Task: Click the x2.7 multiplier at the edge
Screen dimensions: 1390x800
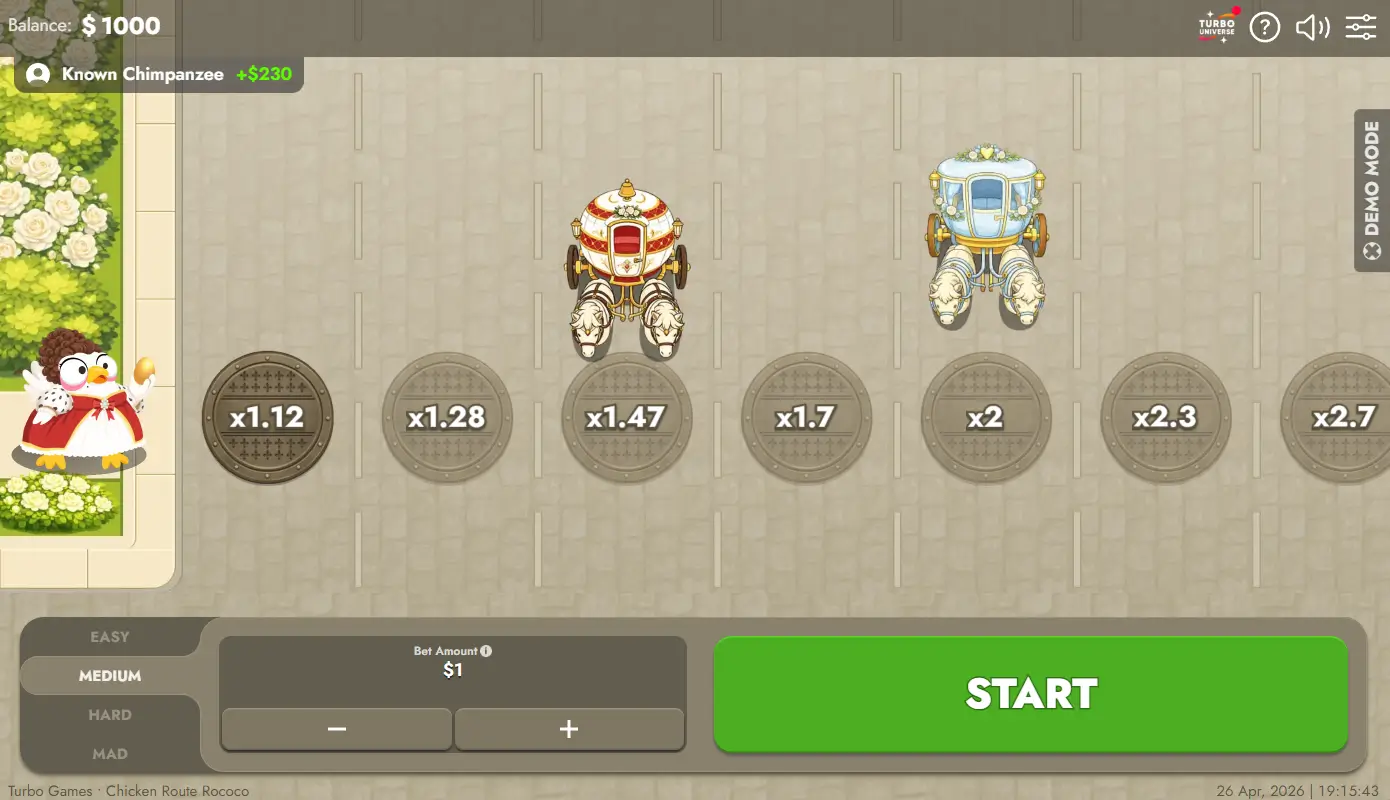Action: (x=1340, y=418)
